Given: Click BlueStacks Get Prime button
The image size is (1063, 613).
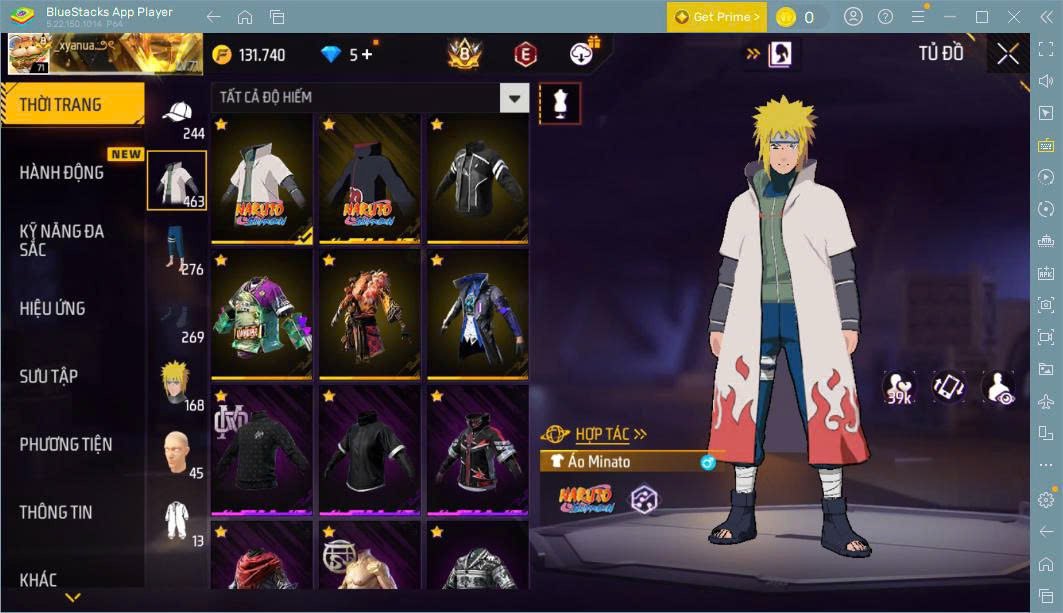Looking at the screenshot, I should pos(715,17).
